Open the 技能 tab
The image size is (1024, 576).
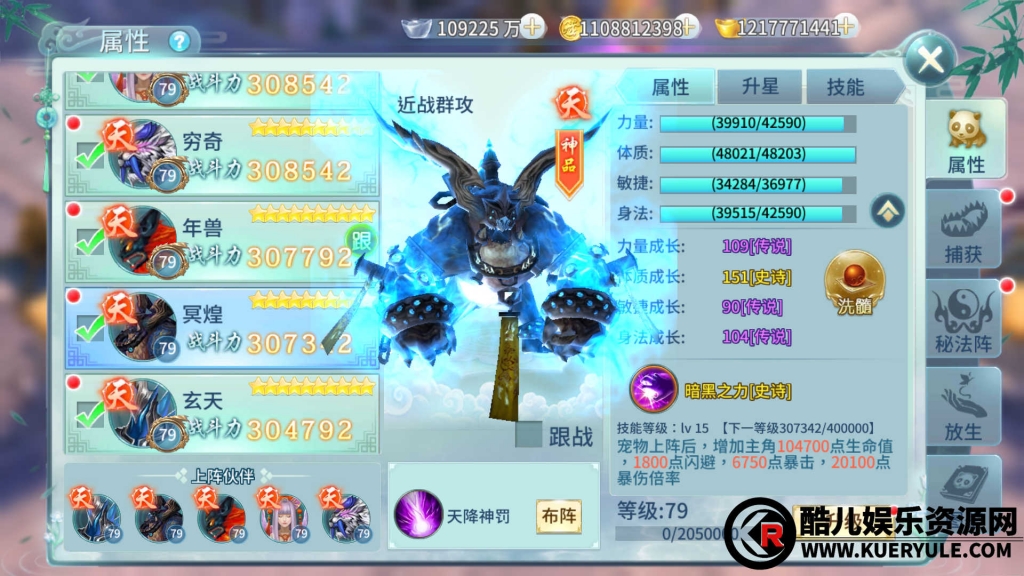(x=845, y=87)
